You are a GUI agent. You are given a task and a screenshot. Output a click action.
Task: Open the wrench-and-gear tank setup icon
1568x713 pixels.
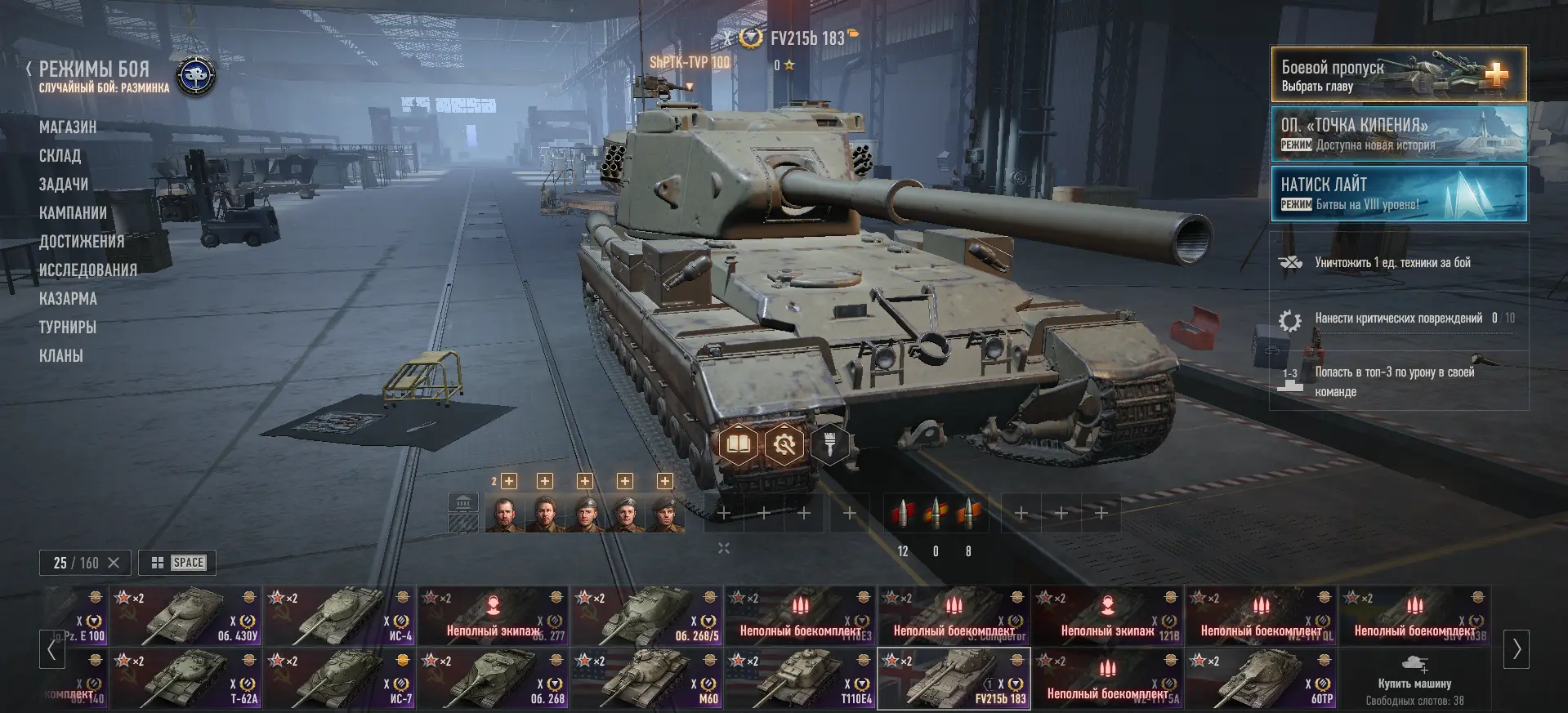pyautogui.click(x=784, y=445)
